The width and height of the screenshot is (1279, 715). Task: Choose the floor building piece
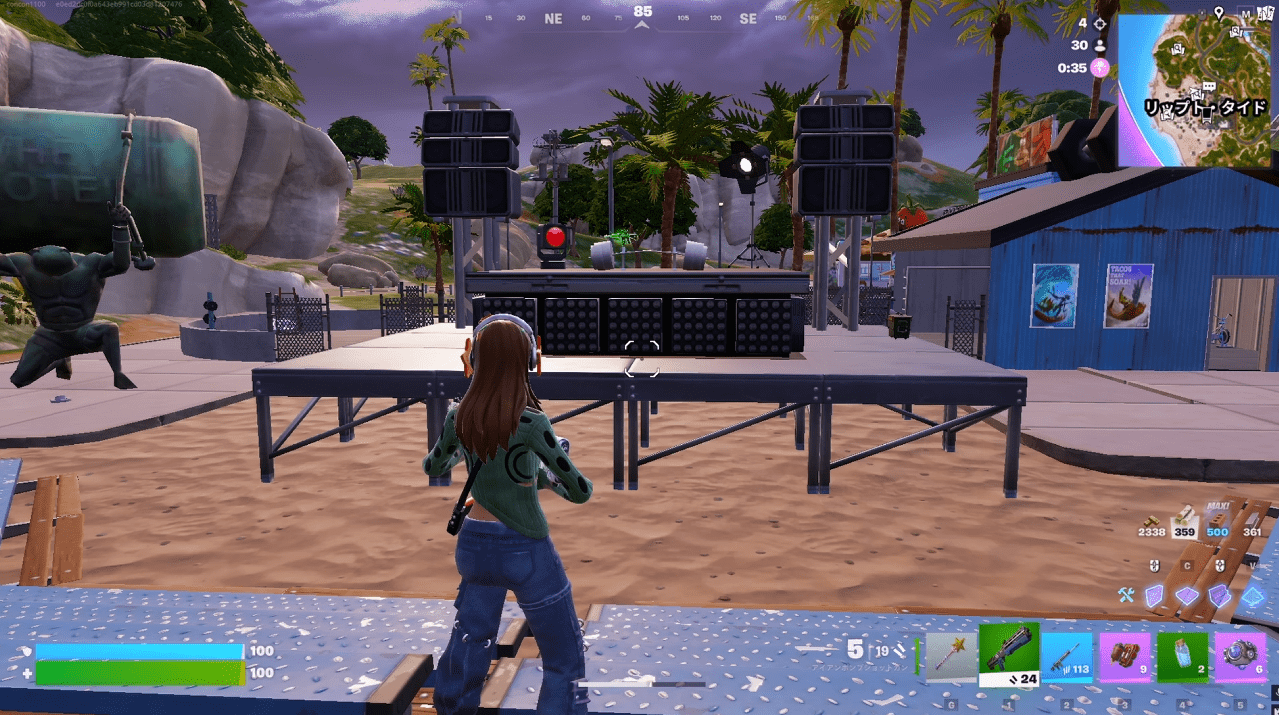(1187, 596)
